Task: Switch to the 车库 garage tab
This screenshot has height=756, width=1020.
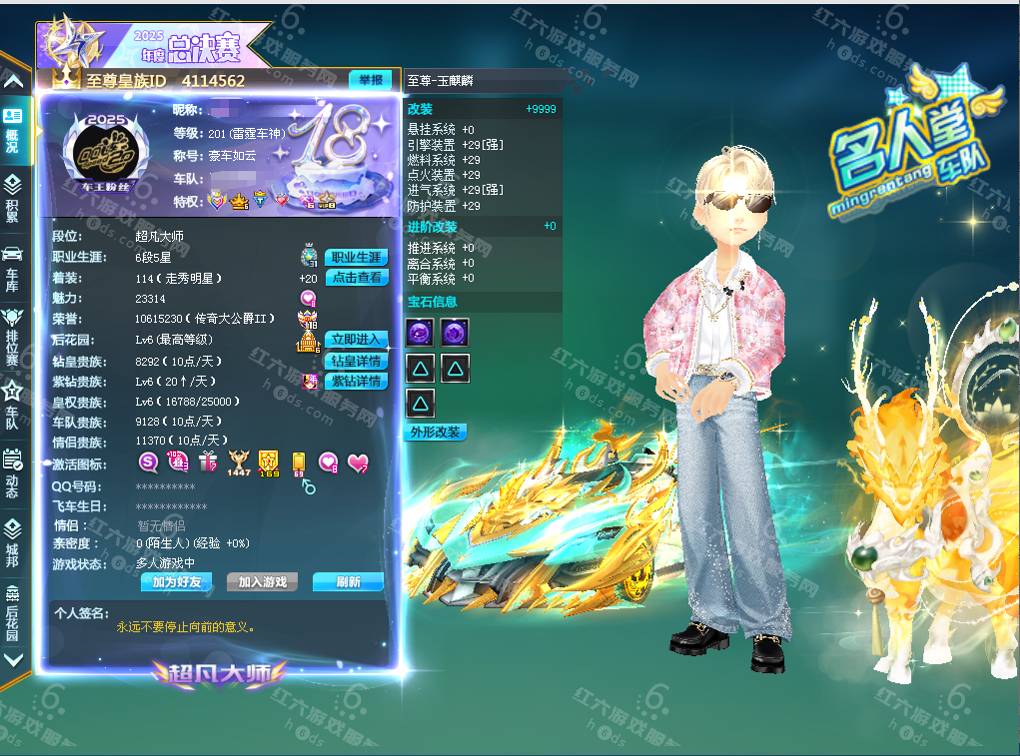Action: tap(12, 263)
